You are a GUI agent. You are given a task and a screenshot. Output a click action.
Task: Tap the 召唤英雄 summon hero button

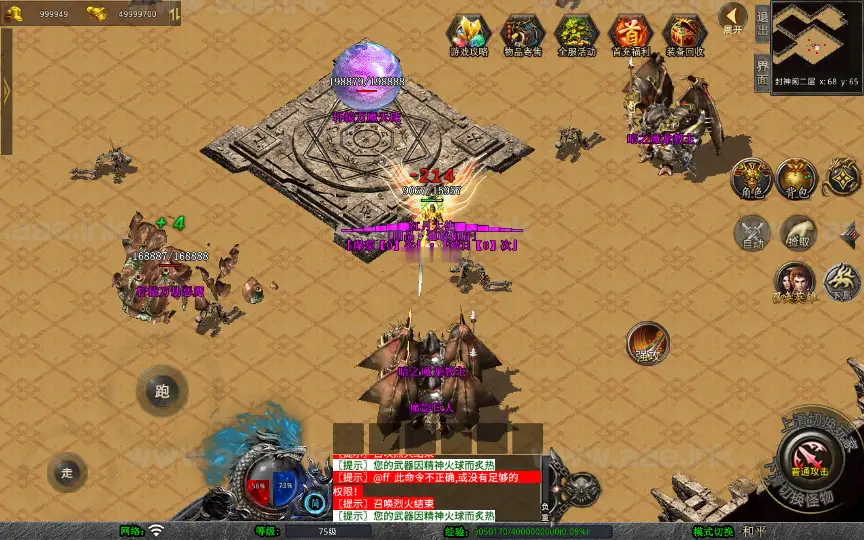click(x=794, y=282)
